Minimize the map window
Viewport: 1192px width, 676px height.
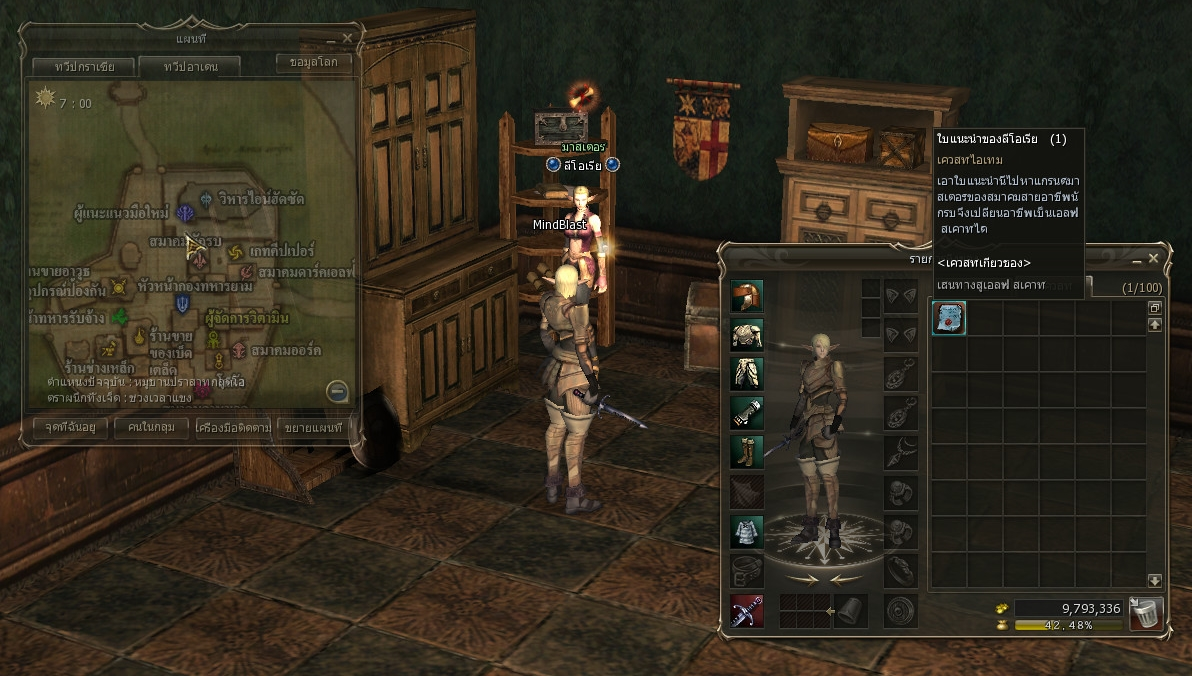click(x=331, y=39)
